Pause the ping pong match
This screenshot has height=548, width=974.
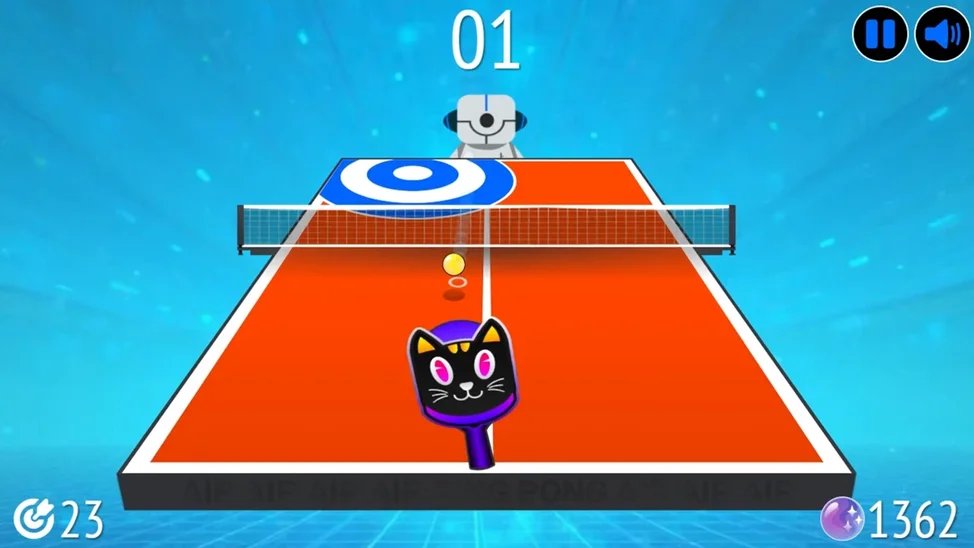point(880,34)
